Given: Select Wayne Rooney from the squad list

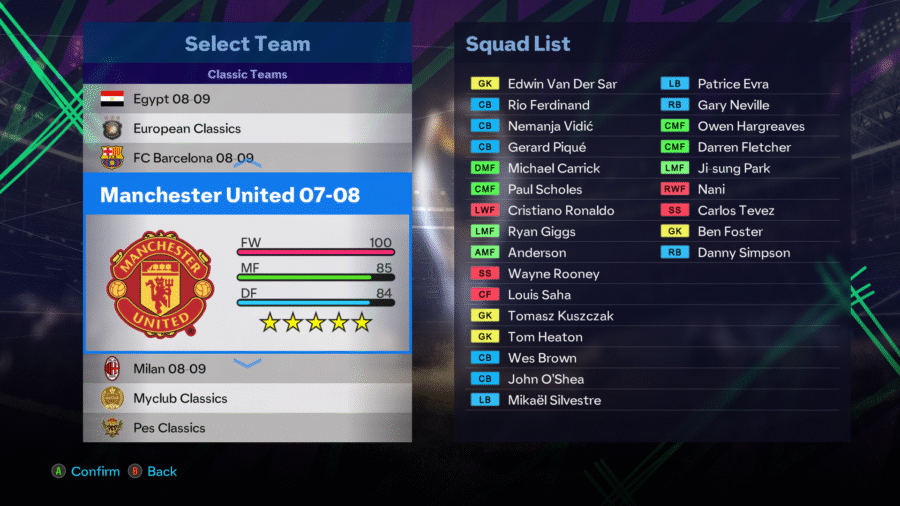Looking at the screenshot, I should point(553,273).
